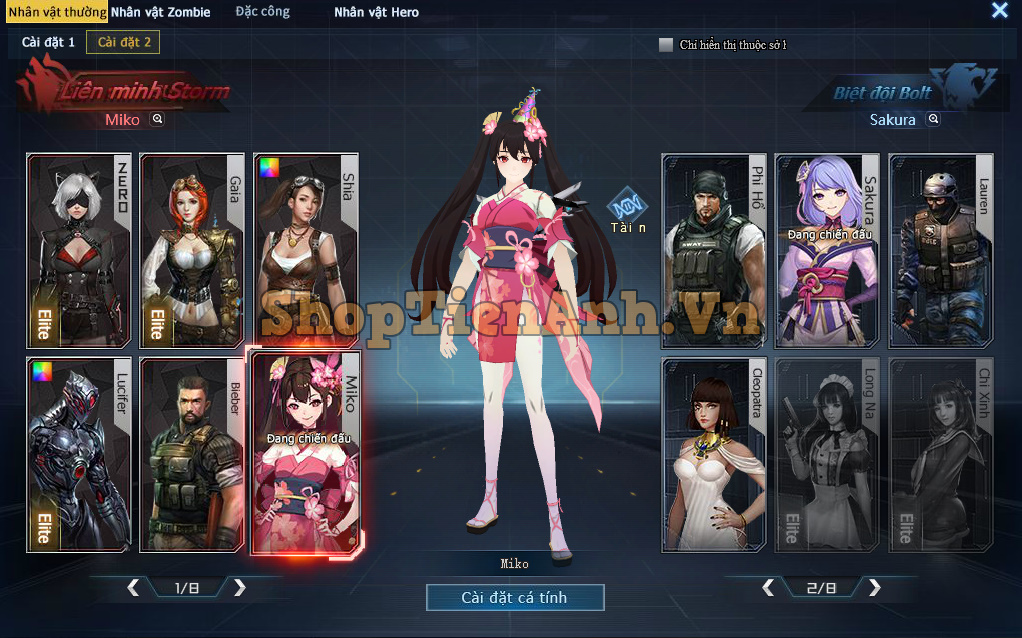The image size is (1022, 638).
Task: Select the NERO character card
Action: click(x=78, y=250)
